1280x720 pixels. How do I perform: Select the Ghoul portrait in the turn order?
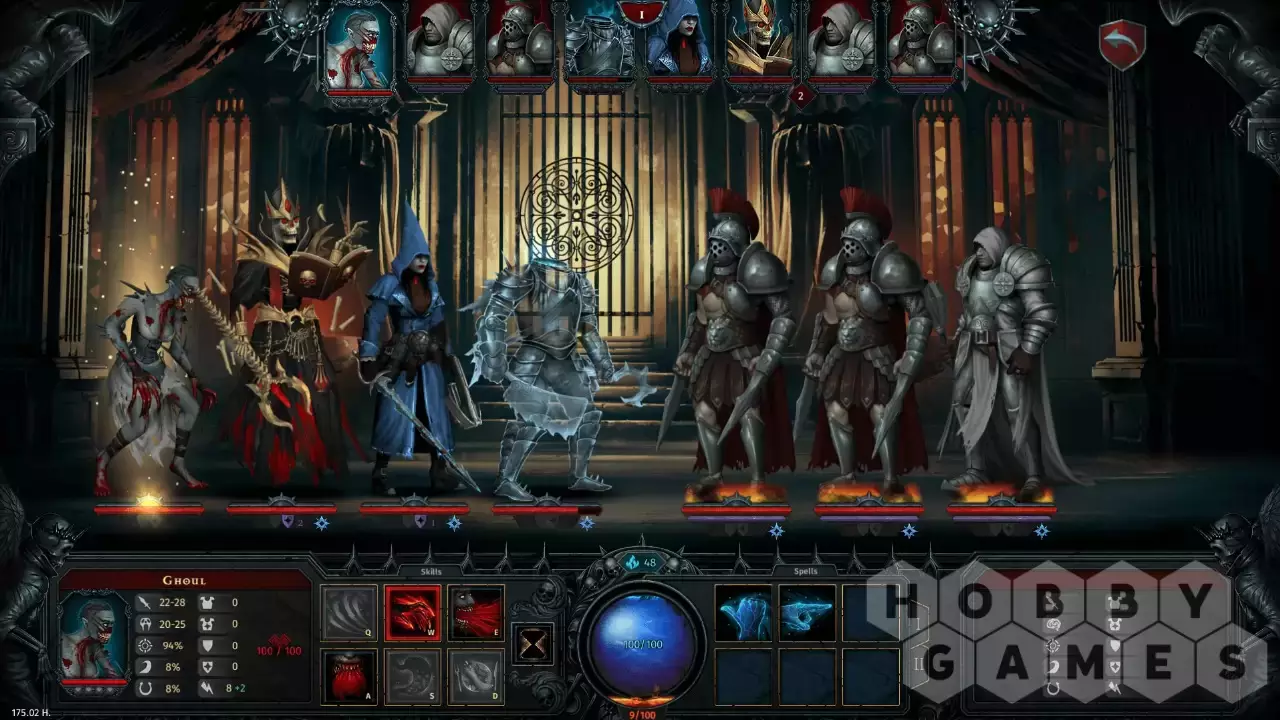click(359, 46)
